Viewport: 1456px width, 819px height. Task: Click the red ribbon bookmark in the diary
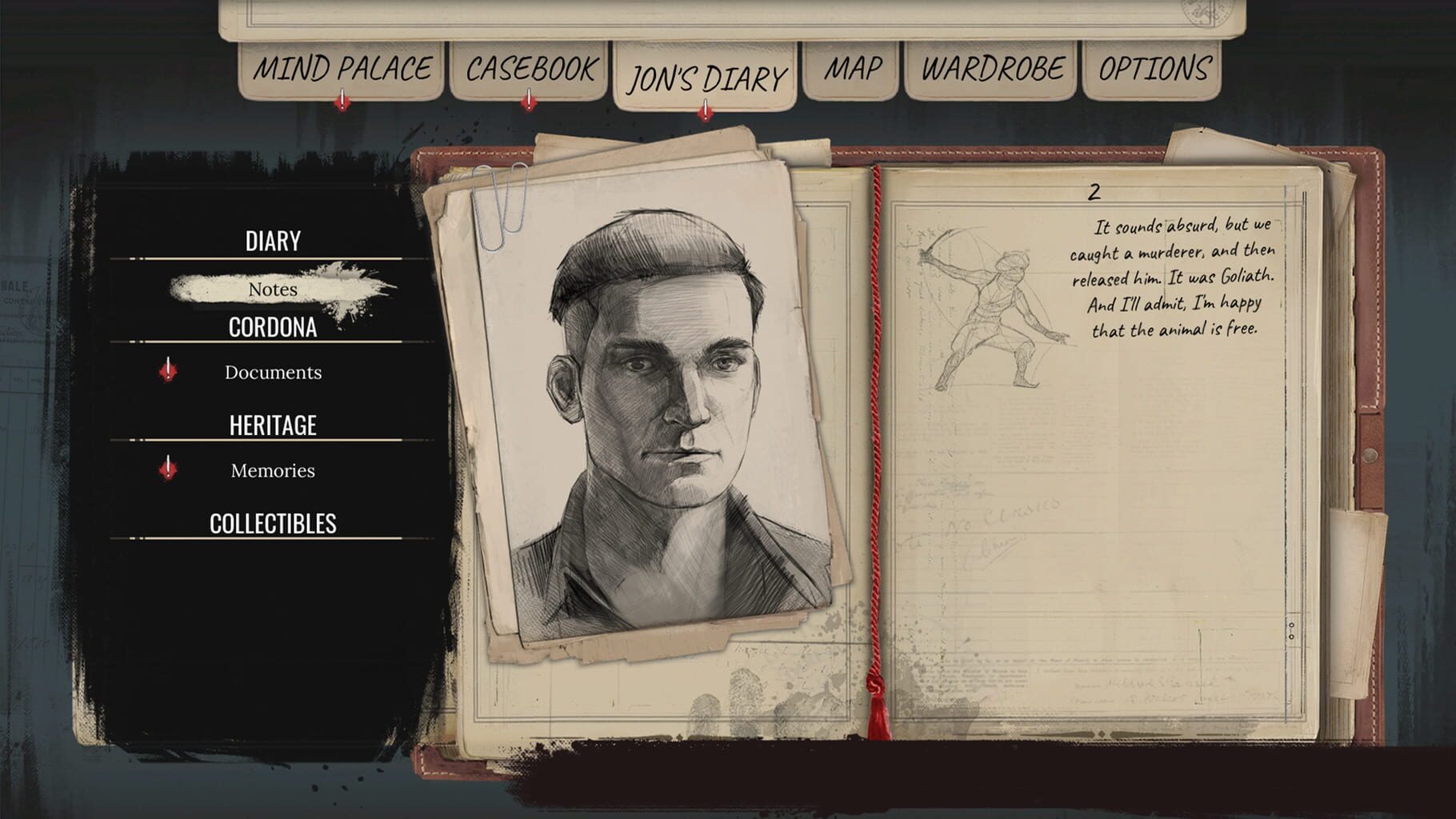(x=874, y=440)
